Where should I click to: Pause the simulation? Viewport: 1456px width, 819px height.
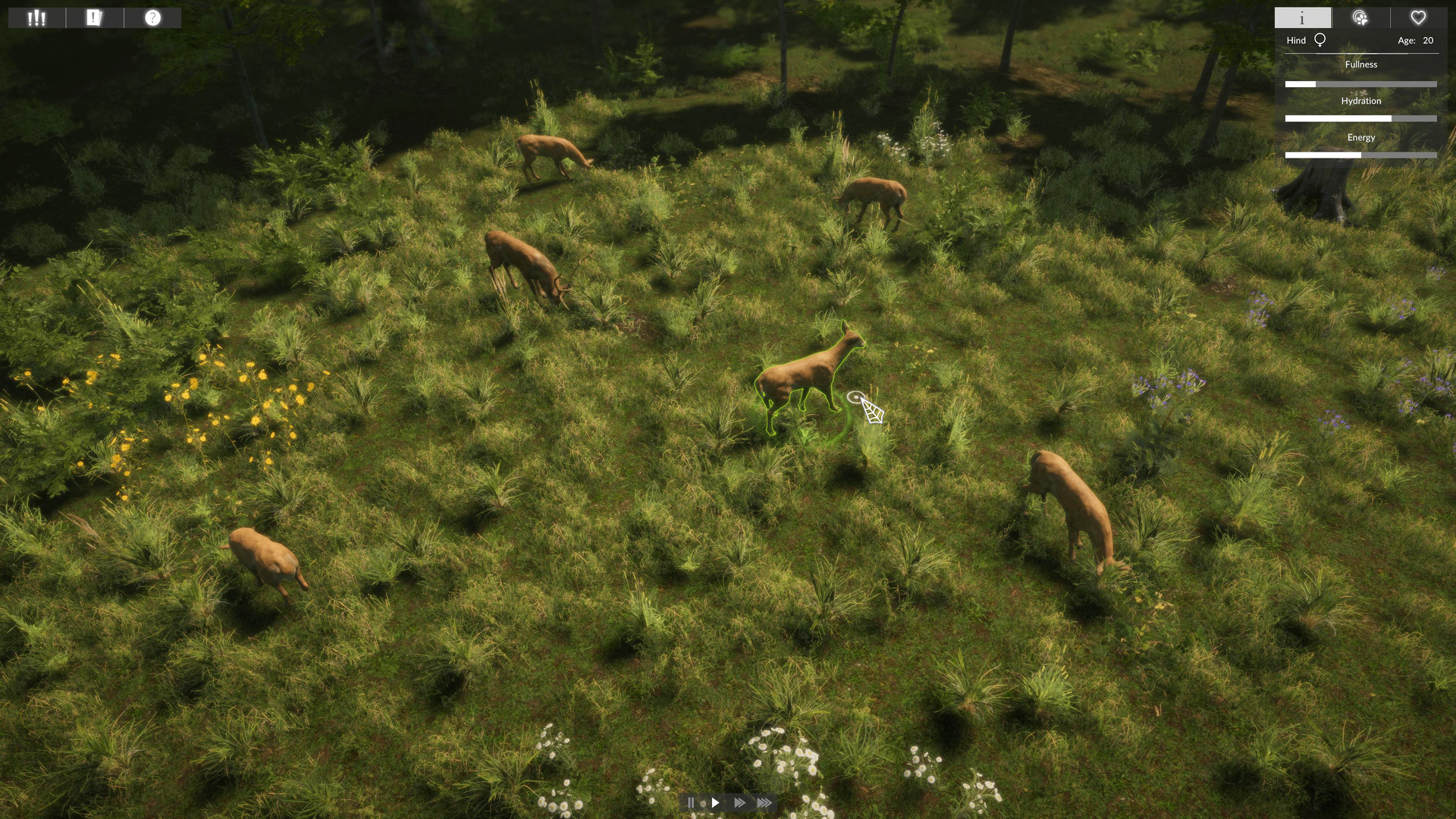click(692, 802)
